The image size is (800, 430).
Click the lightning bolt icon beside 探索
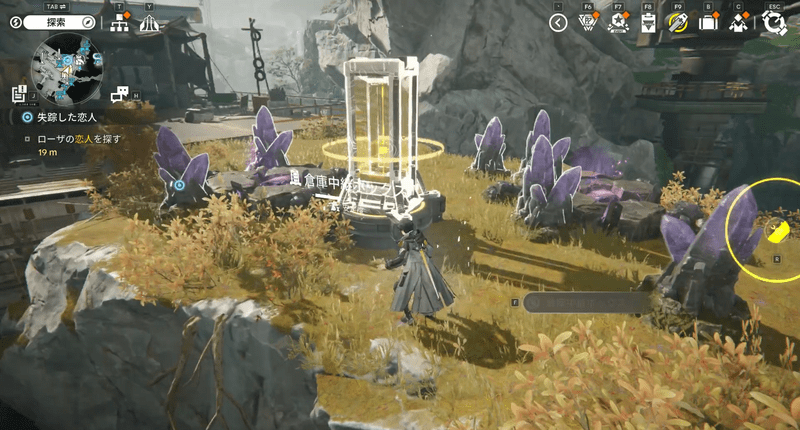click(17, 21)
